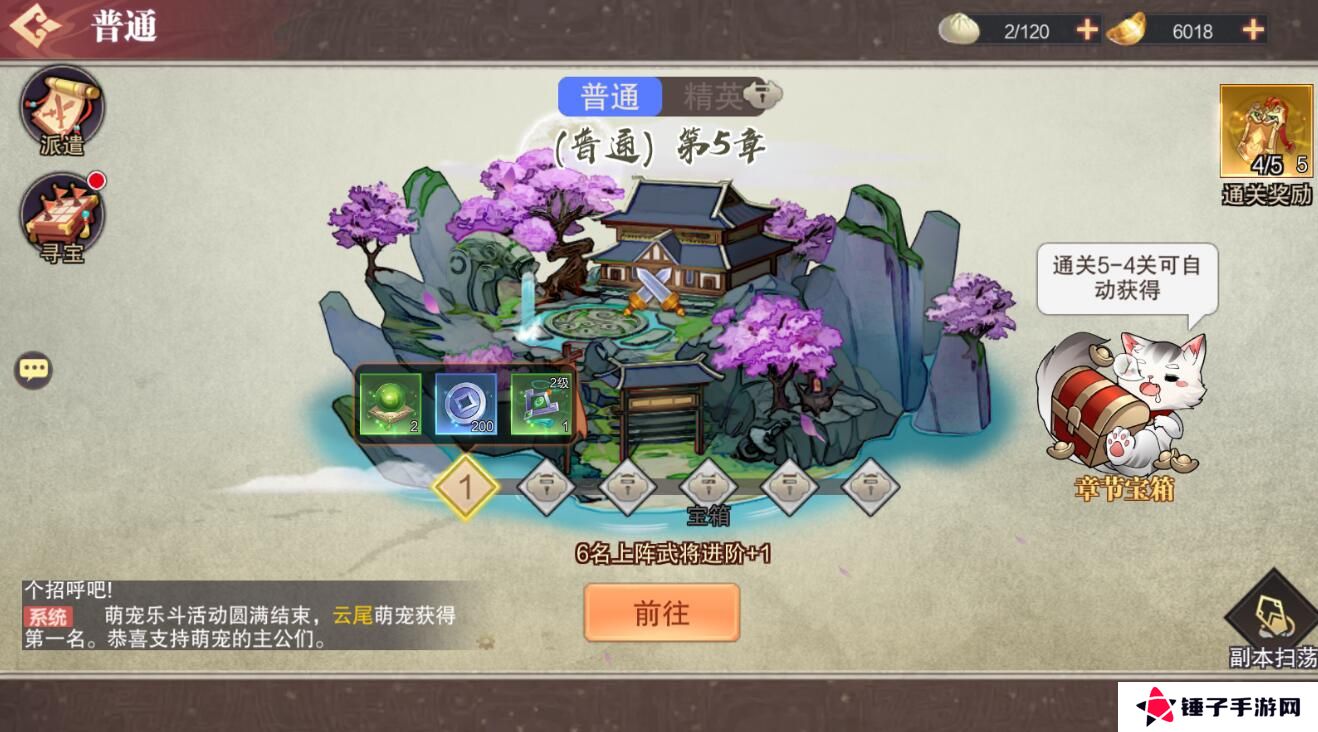Tap the crossed swords on the temple

pos(655,292)
